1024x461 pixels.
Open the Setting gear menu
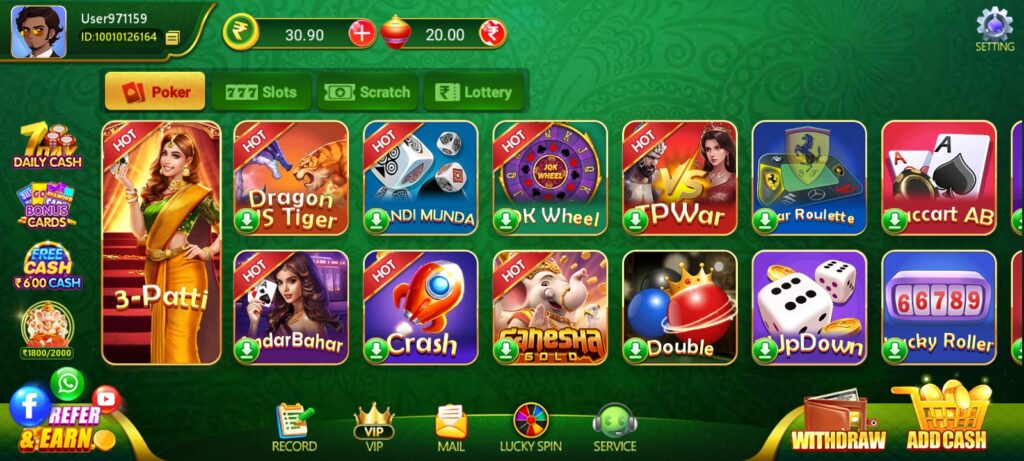(994, 28)
